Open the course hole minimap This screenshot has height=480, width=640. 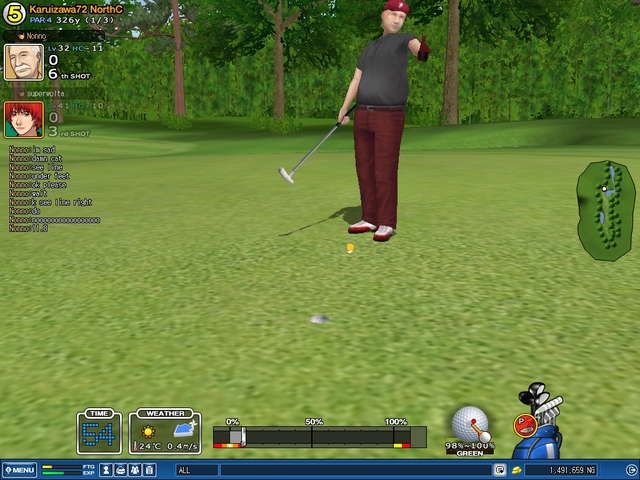[605, 210]
